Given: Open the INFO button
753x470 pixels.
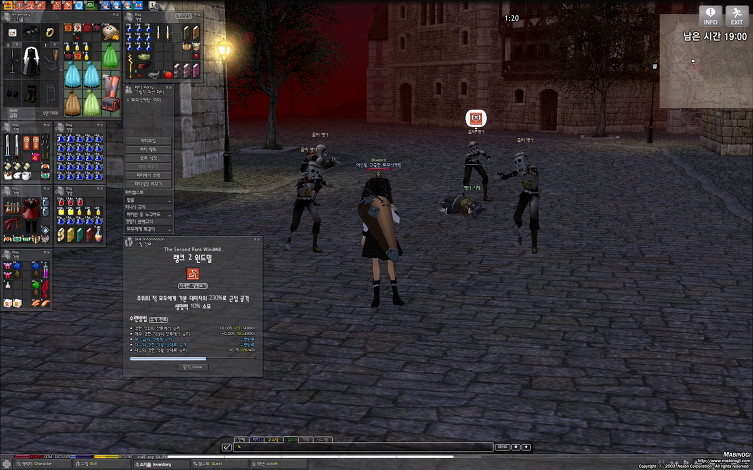Looking at the screenshot, I should (711, 15).
